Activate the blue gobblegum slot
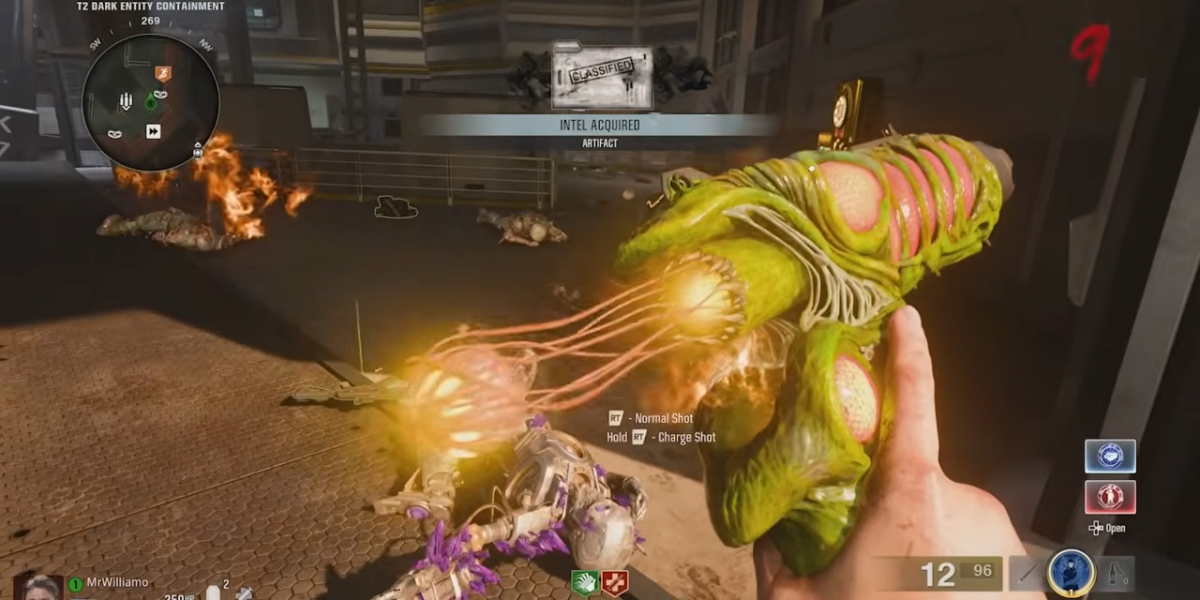The width and height of the screenshot is (1200, 600). pyautogui.click(x=1109, y=456)
